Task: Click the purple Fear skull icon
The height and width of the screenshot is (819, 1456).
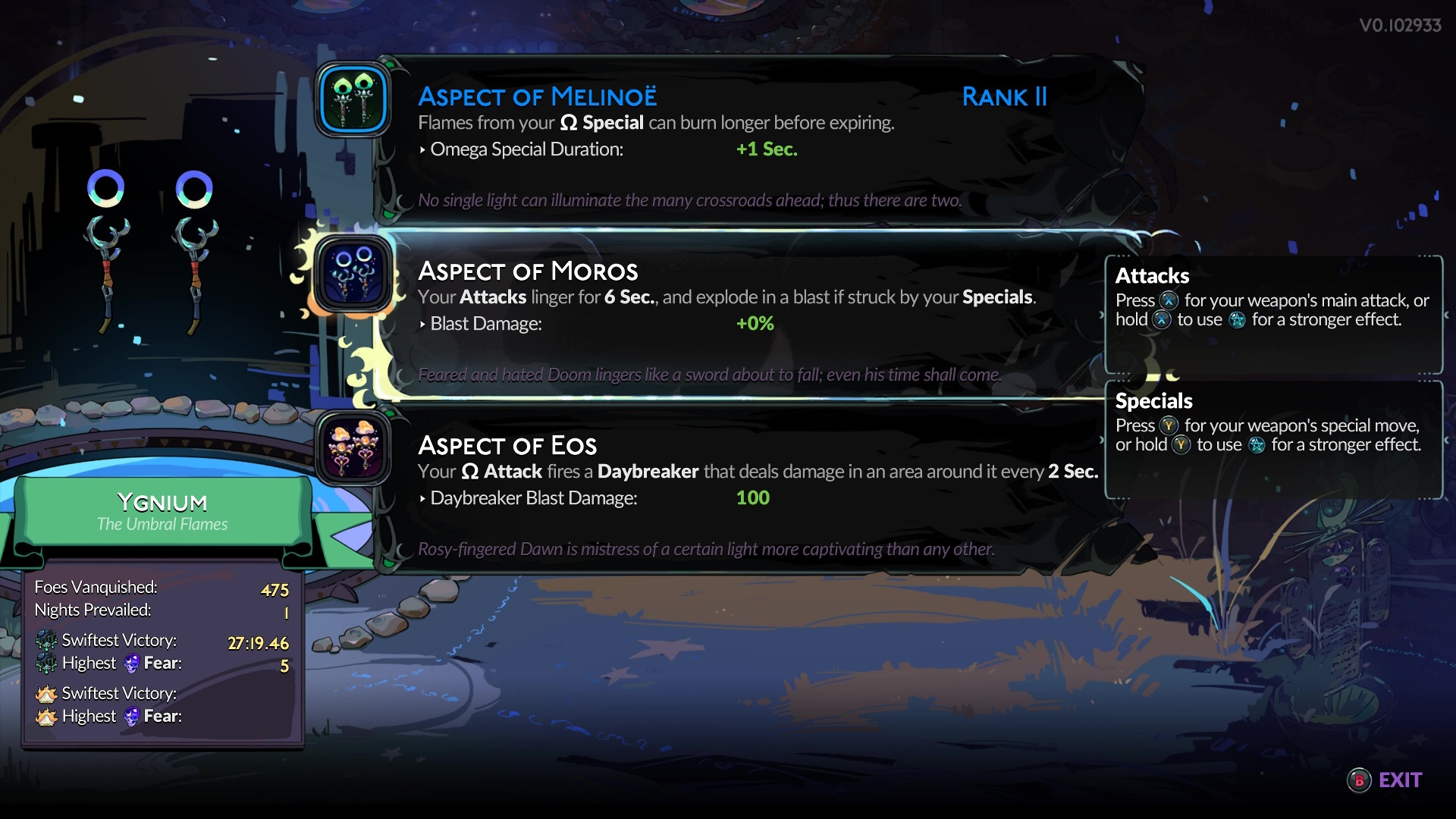Action: pos(132,663)
